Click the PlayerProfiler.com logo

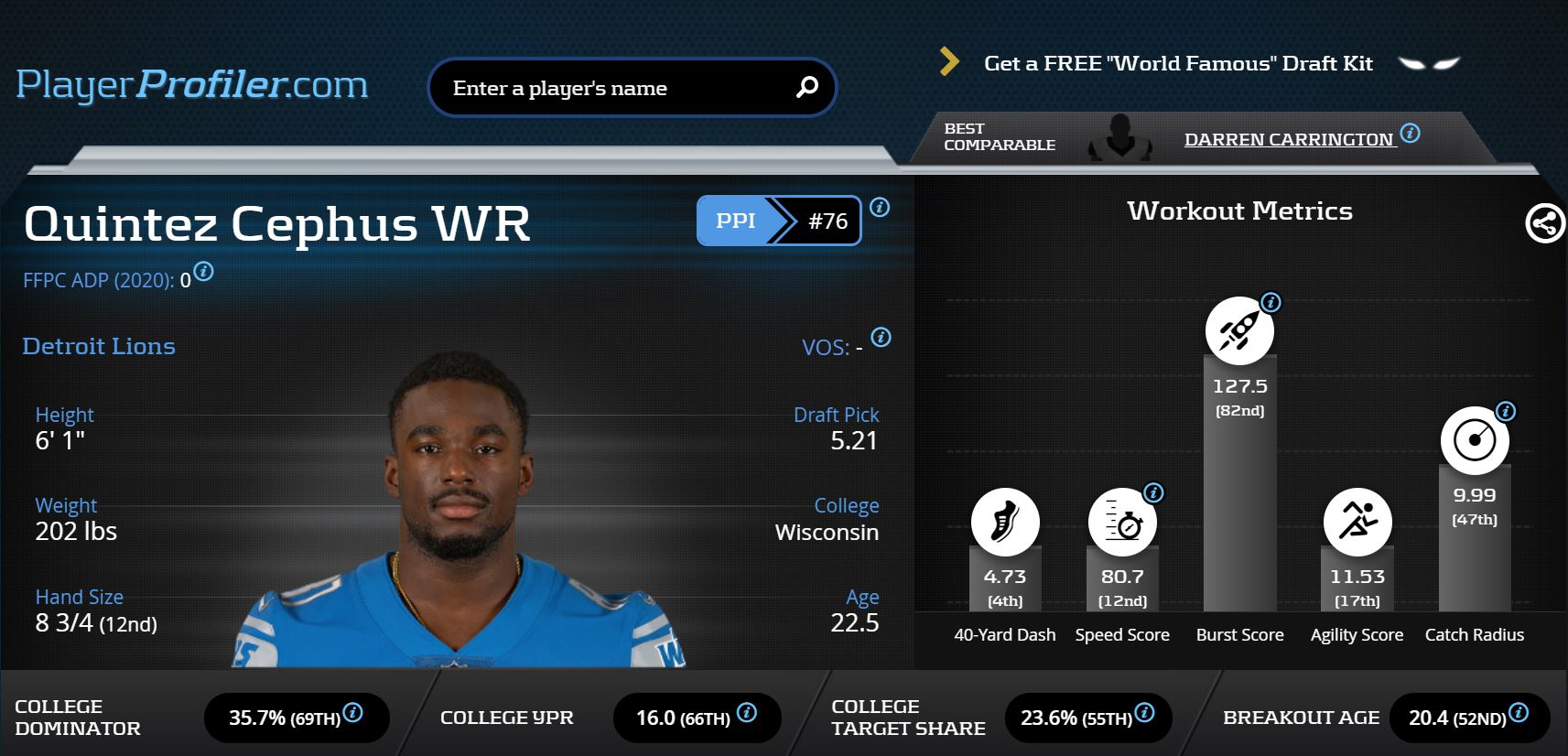pos(191,84)
